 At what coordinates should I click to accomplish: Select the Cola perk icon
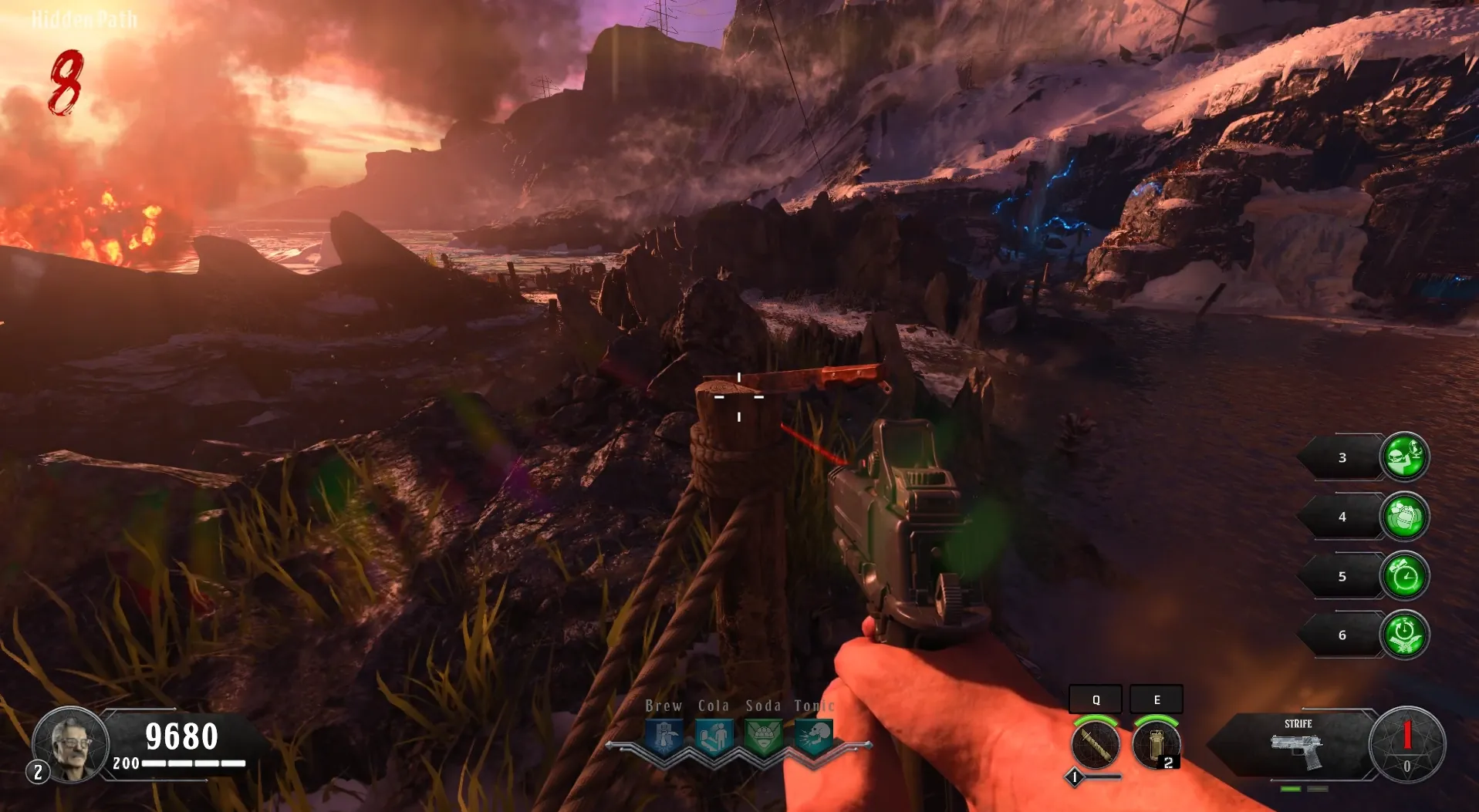coord(714,737)
